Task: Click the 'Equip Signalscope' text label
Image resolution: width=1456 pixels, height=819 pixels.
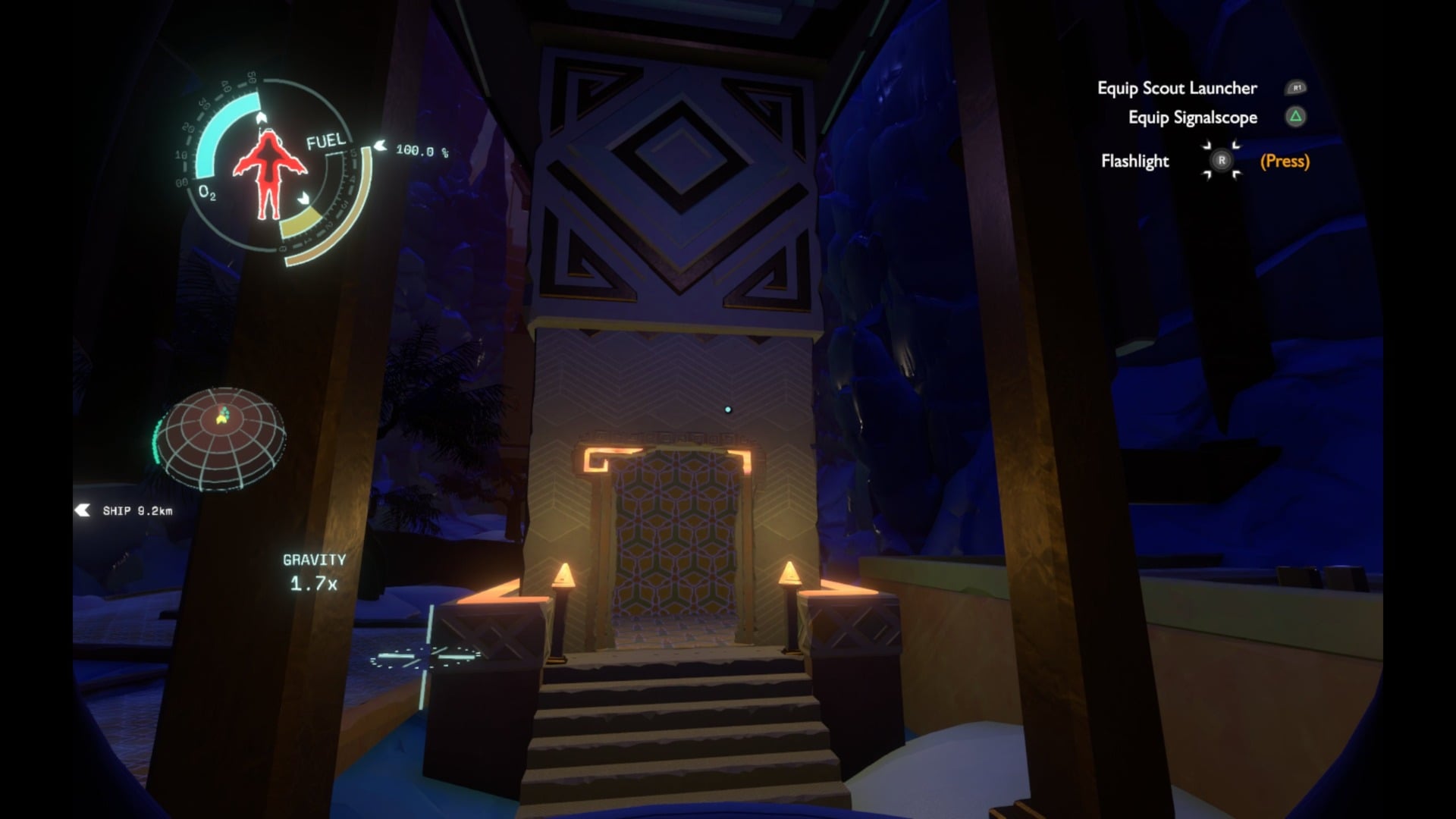Action: 1192,118
